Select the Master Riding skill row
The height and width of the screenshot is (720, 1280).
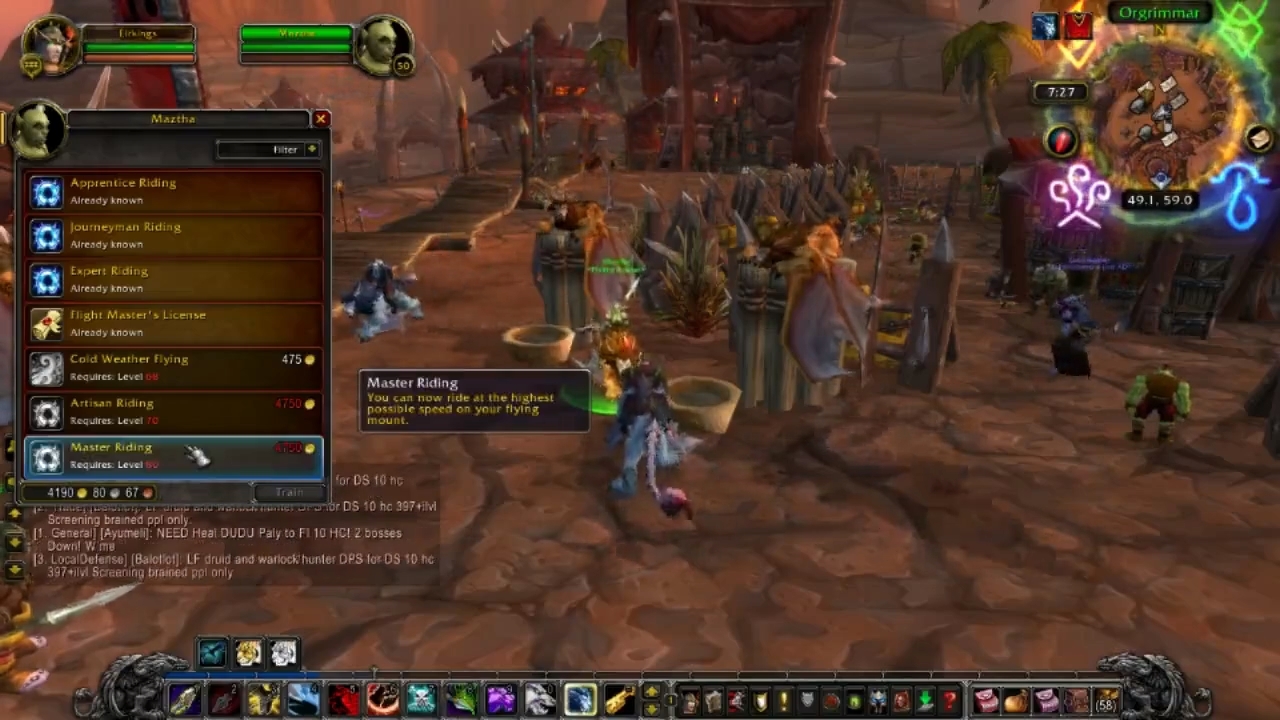(174, 455)
